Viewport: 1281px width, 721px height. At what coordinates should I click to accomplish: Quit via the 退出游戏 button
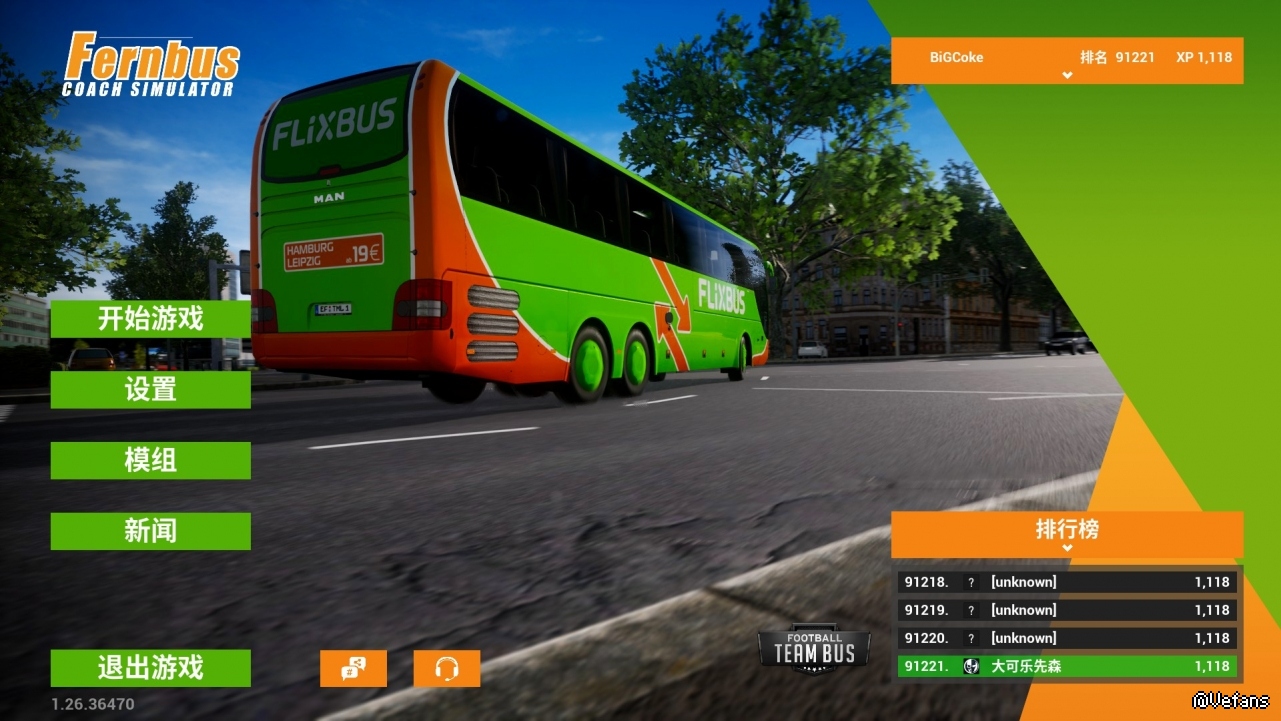click(x=150, y=668)
